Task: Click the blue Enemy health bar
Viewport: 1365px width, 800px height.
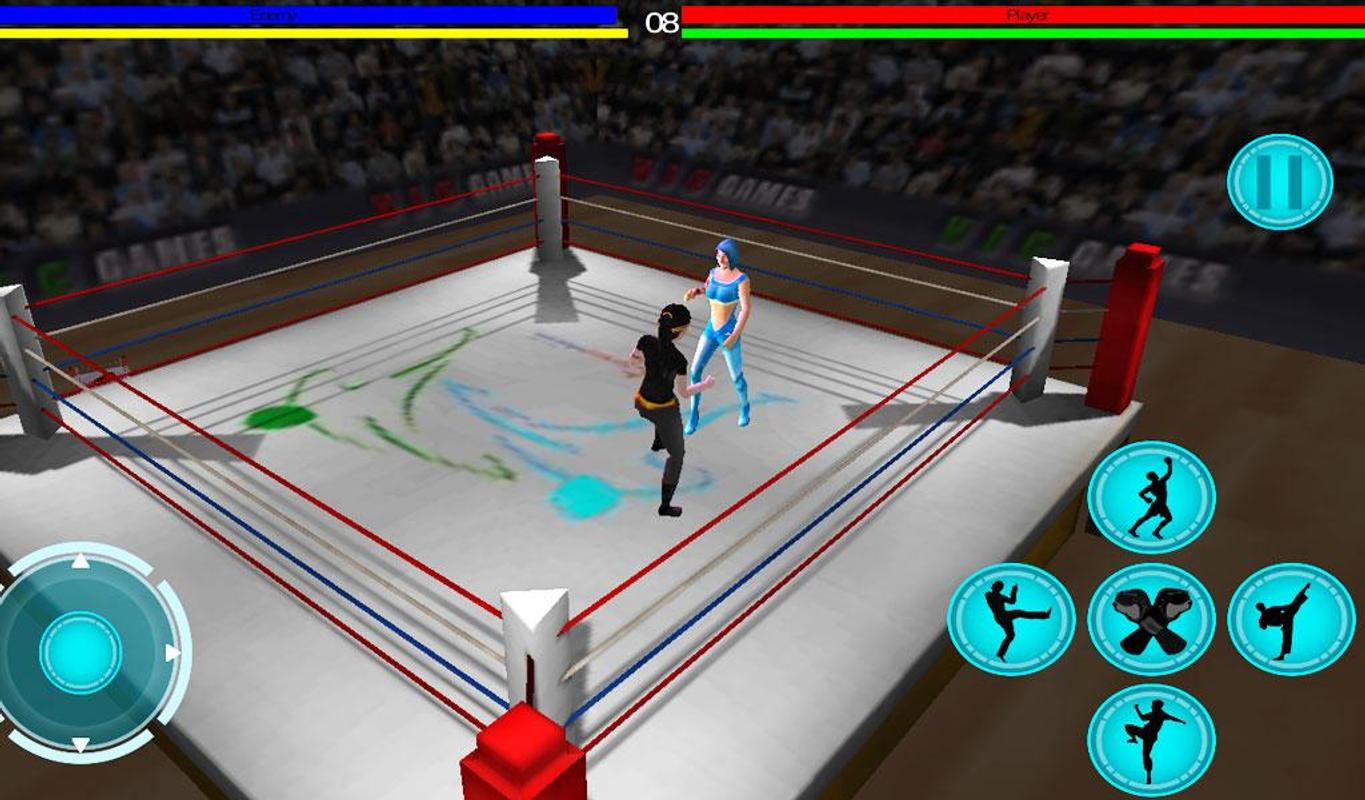Action: [300, 15]
